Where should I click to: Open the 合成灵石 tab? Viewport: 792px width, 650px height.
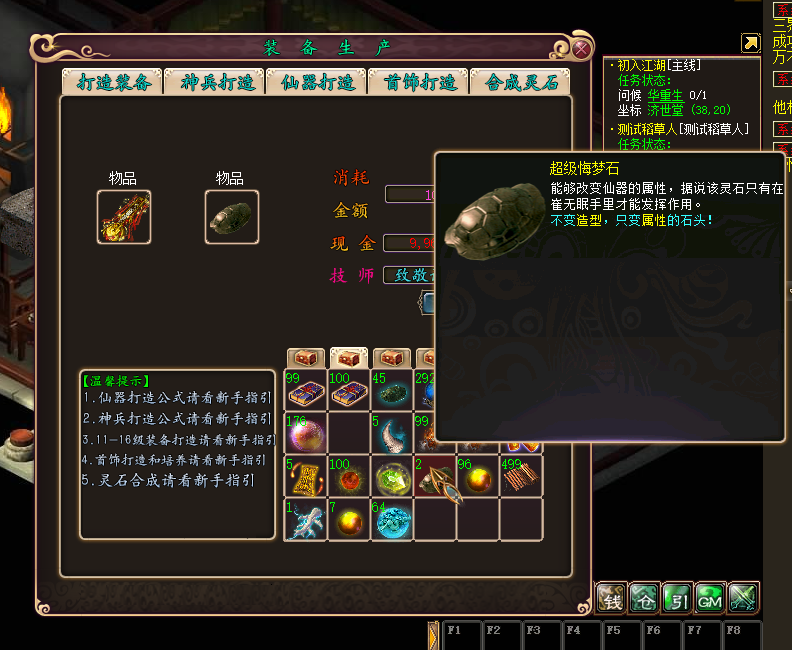(x=521, y=83)
